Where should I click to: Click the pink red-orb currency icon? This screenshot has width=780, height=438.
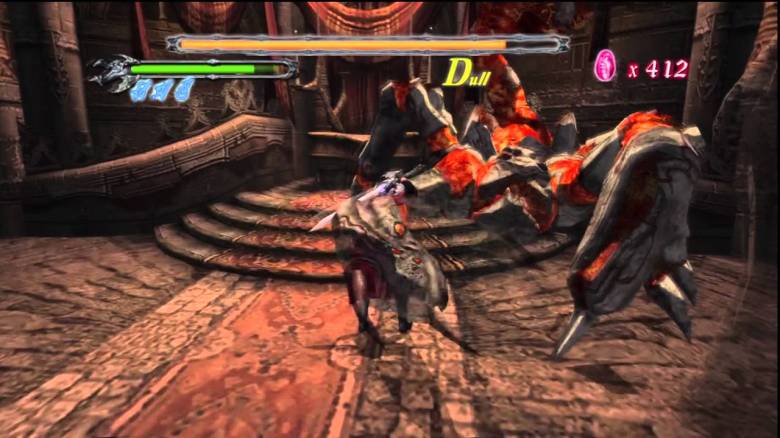tap(606, 65)
